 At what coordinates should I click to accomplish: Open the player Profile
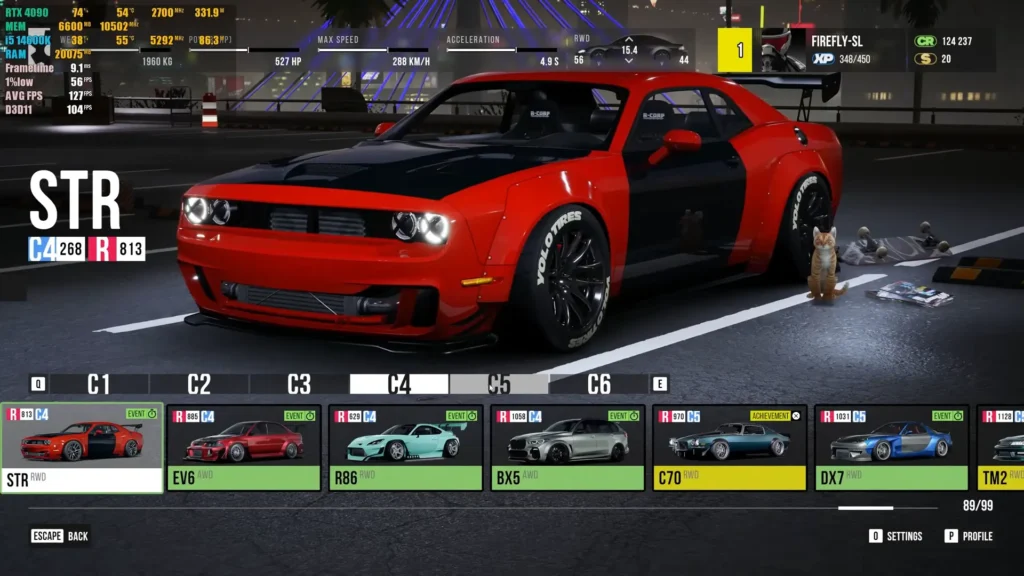coord(968,536)
